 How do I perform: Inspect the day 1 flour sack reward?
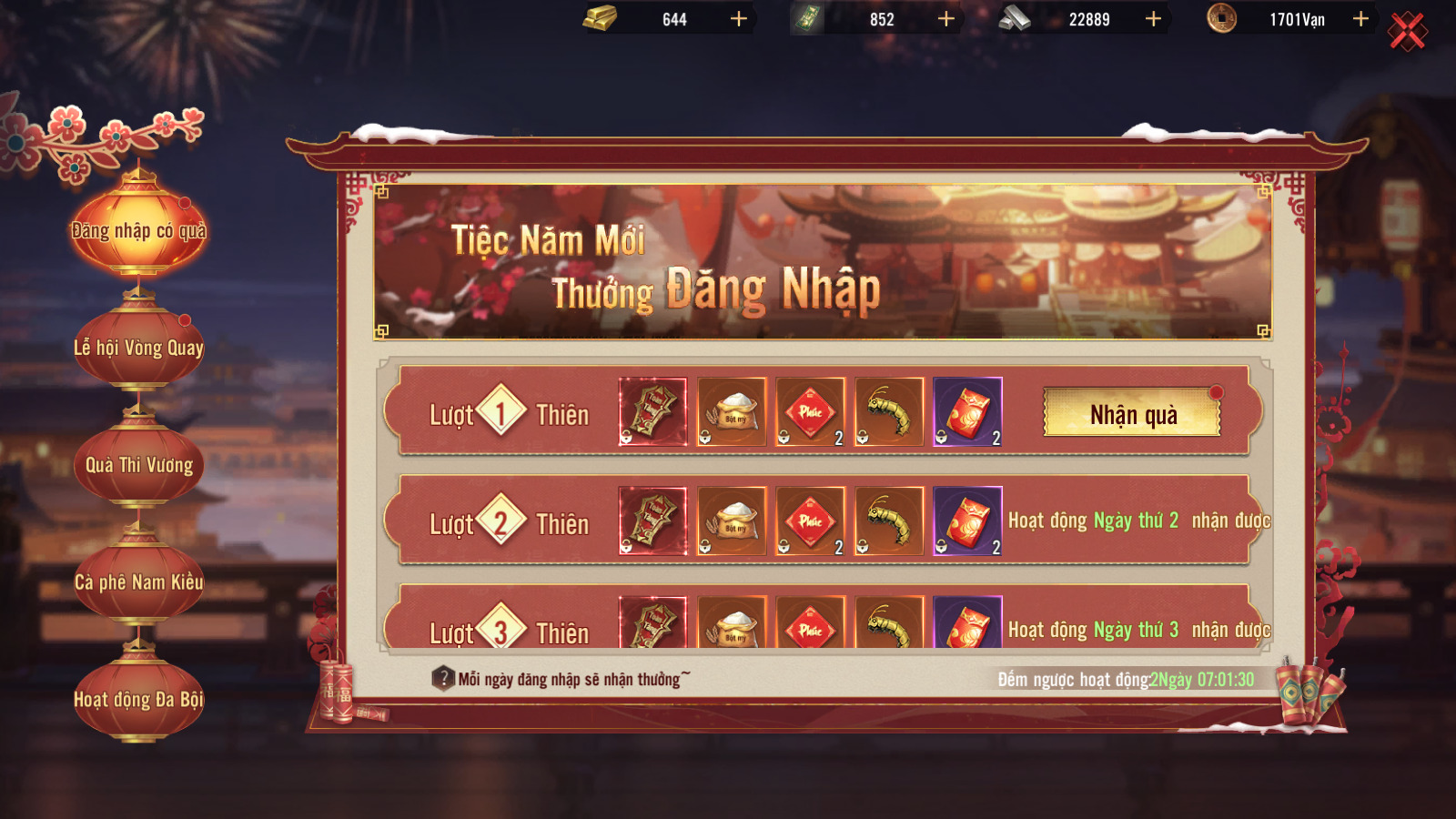pos(732,412)
